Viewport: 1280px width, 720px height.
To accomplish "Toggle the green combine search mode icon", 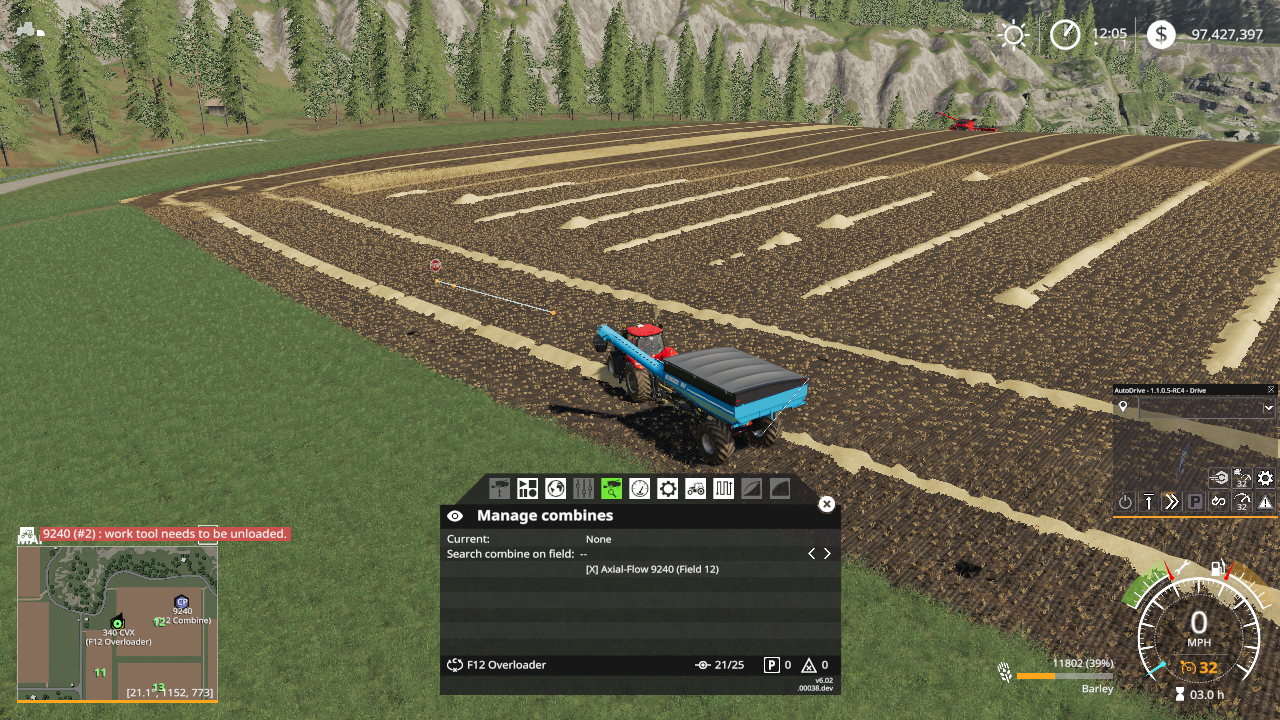I will (611, 488).
